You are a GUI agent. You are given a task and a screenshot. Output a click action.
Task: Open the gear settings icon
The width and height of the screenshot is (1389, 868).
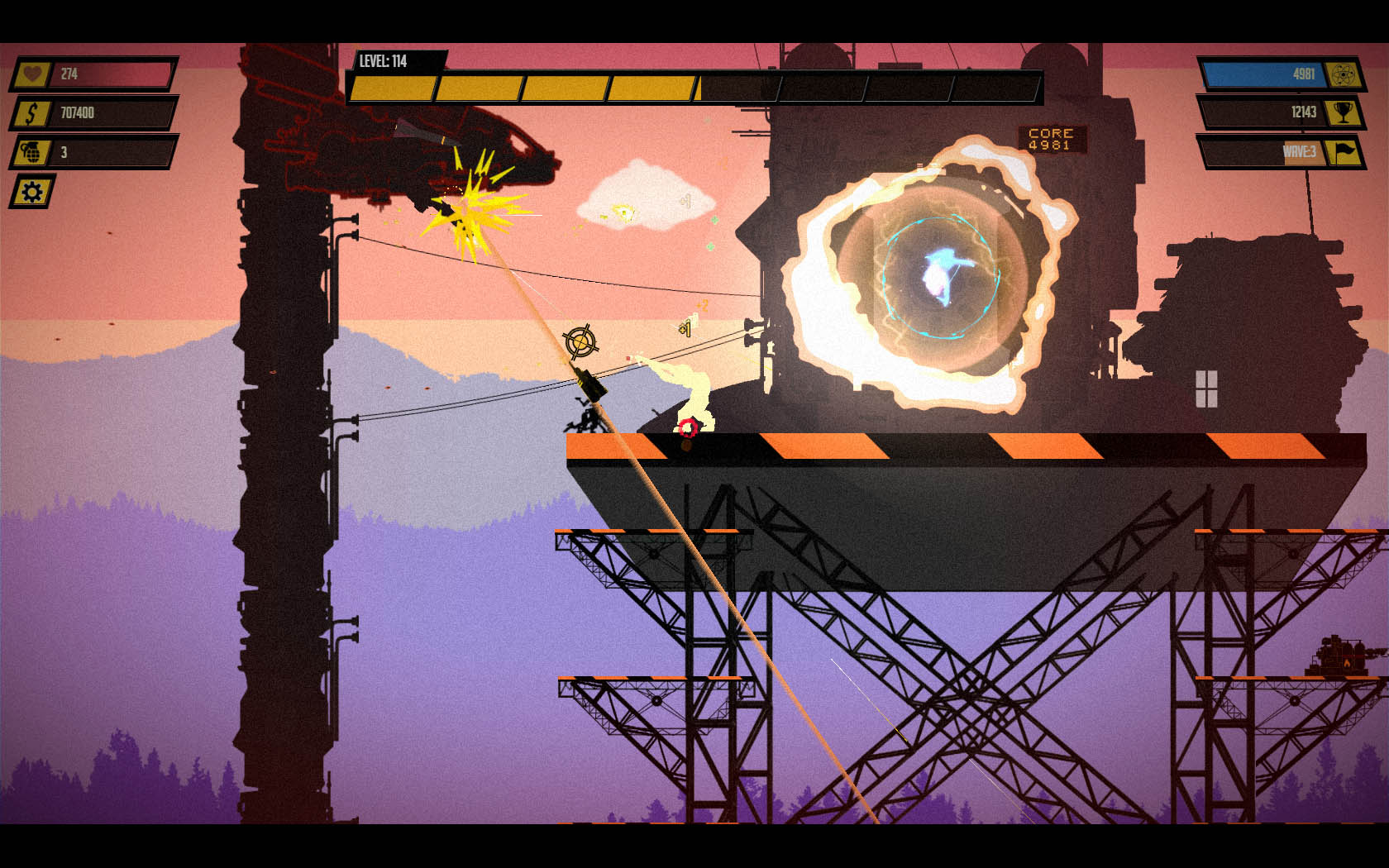(x=31, y=193)
